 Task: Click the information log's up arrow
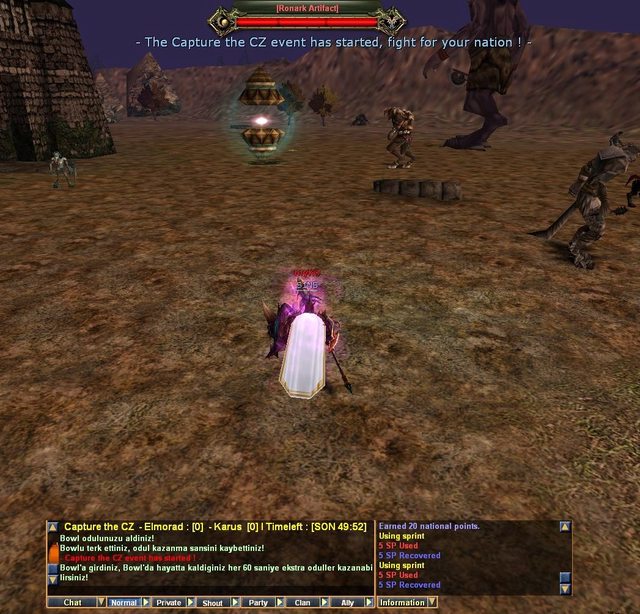coord(565,526)
